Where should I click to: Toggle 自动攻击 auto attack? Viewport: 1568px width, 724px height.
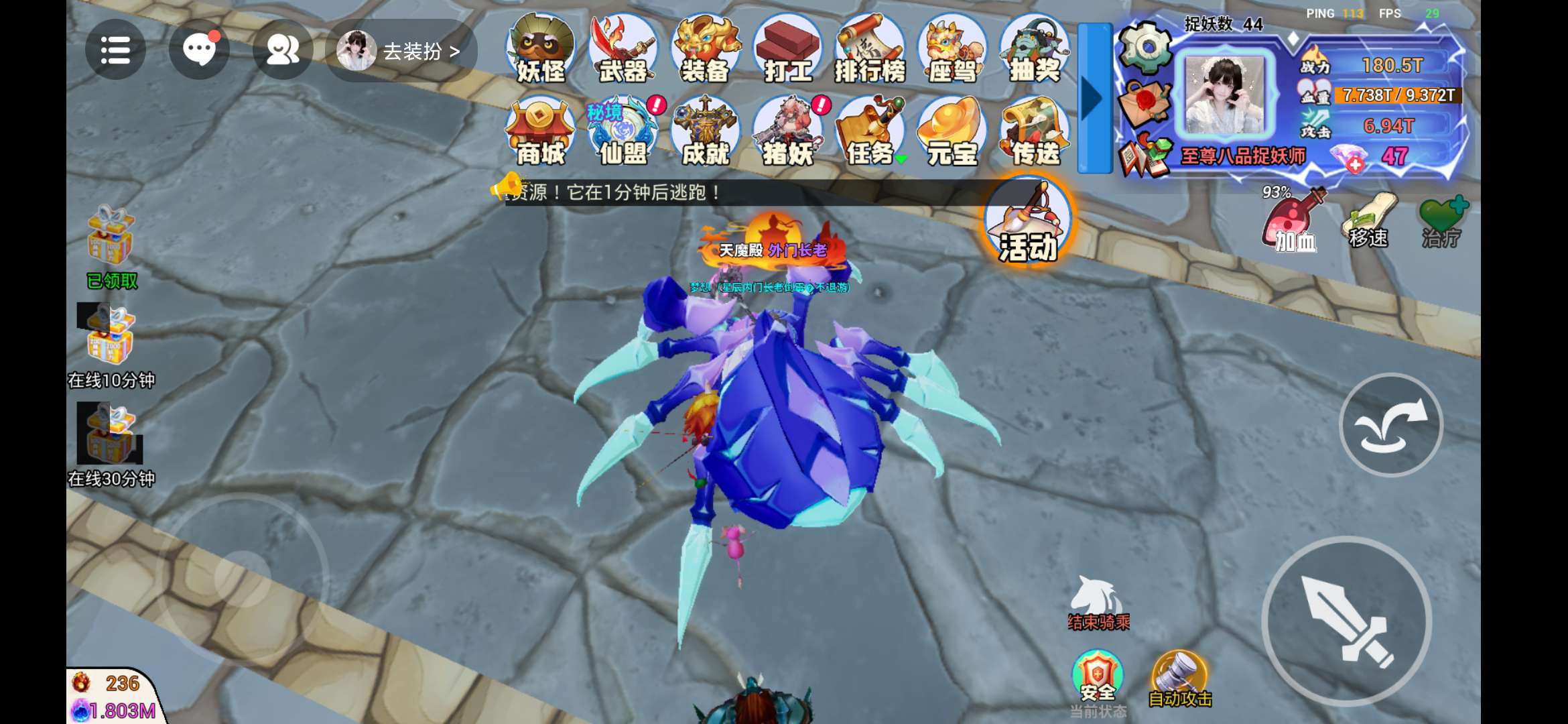pyautogui.click(x=1180, y=678)
